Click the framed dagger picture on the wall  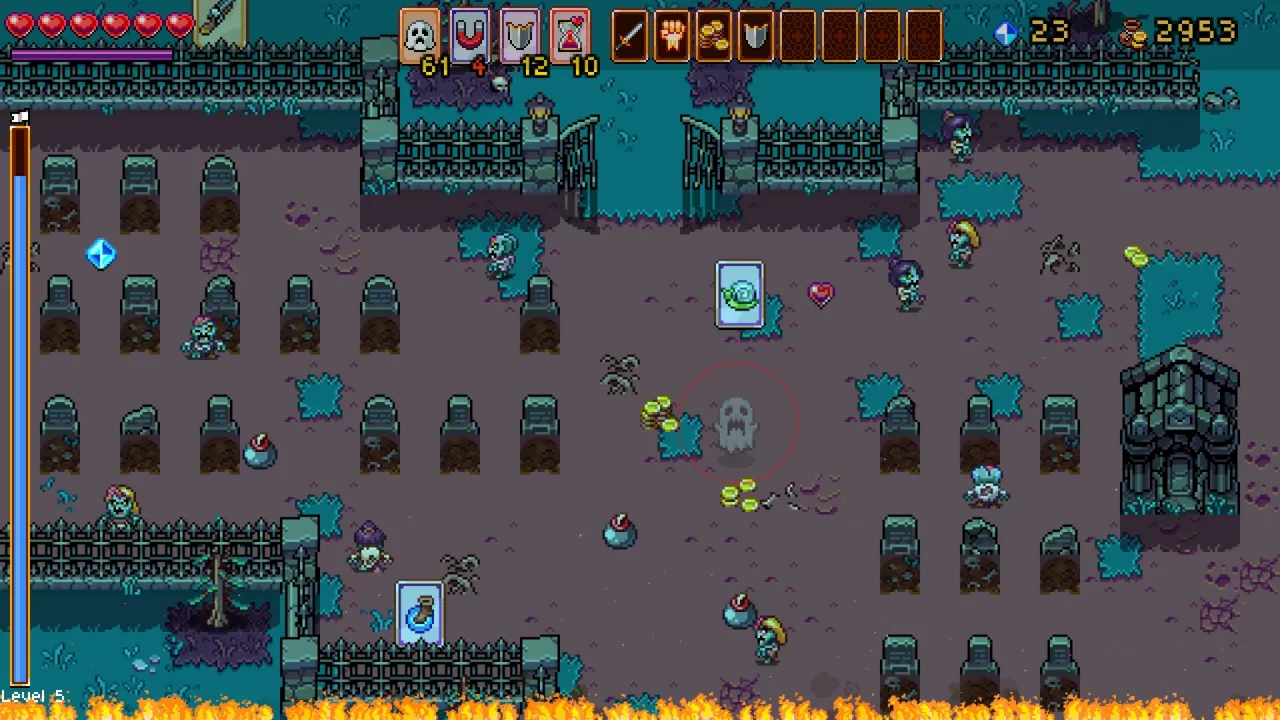tap(220, 22)
